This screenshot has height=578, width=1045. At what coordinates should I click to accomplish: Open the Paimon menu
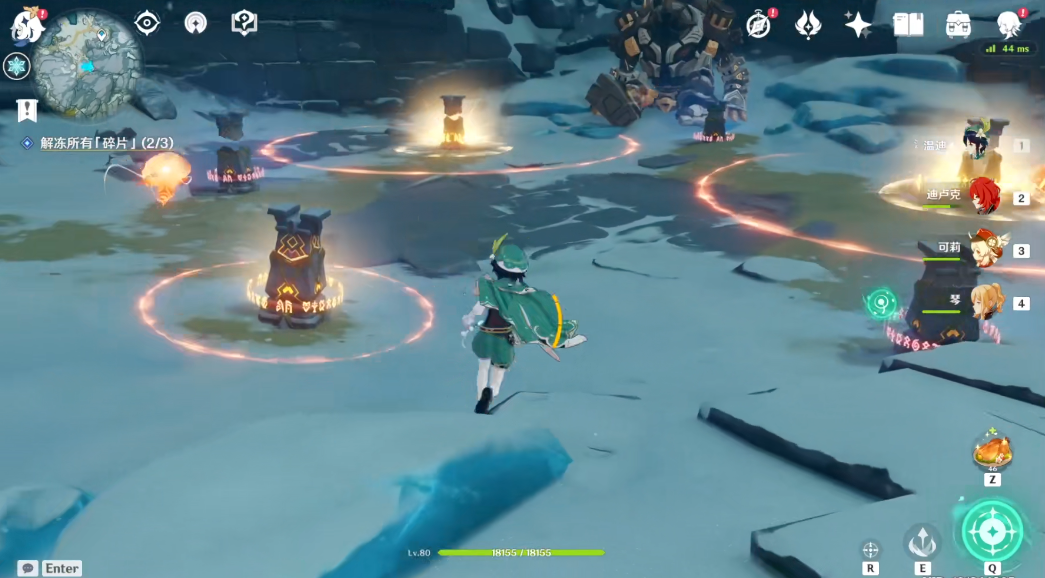pos(26,26)
